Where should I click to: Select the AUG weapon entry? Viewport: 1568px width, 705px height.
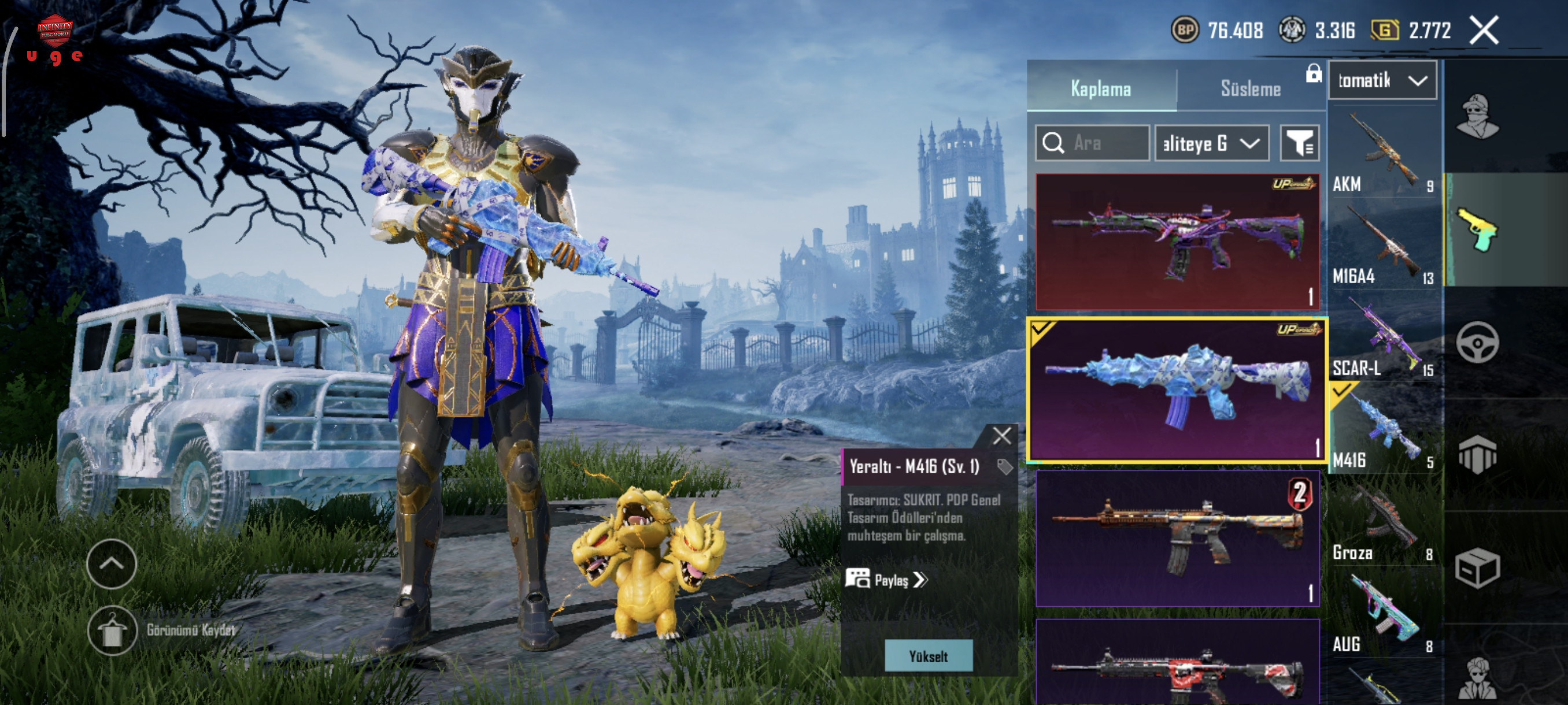pyautogui.click(x=1383, y=615)
